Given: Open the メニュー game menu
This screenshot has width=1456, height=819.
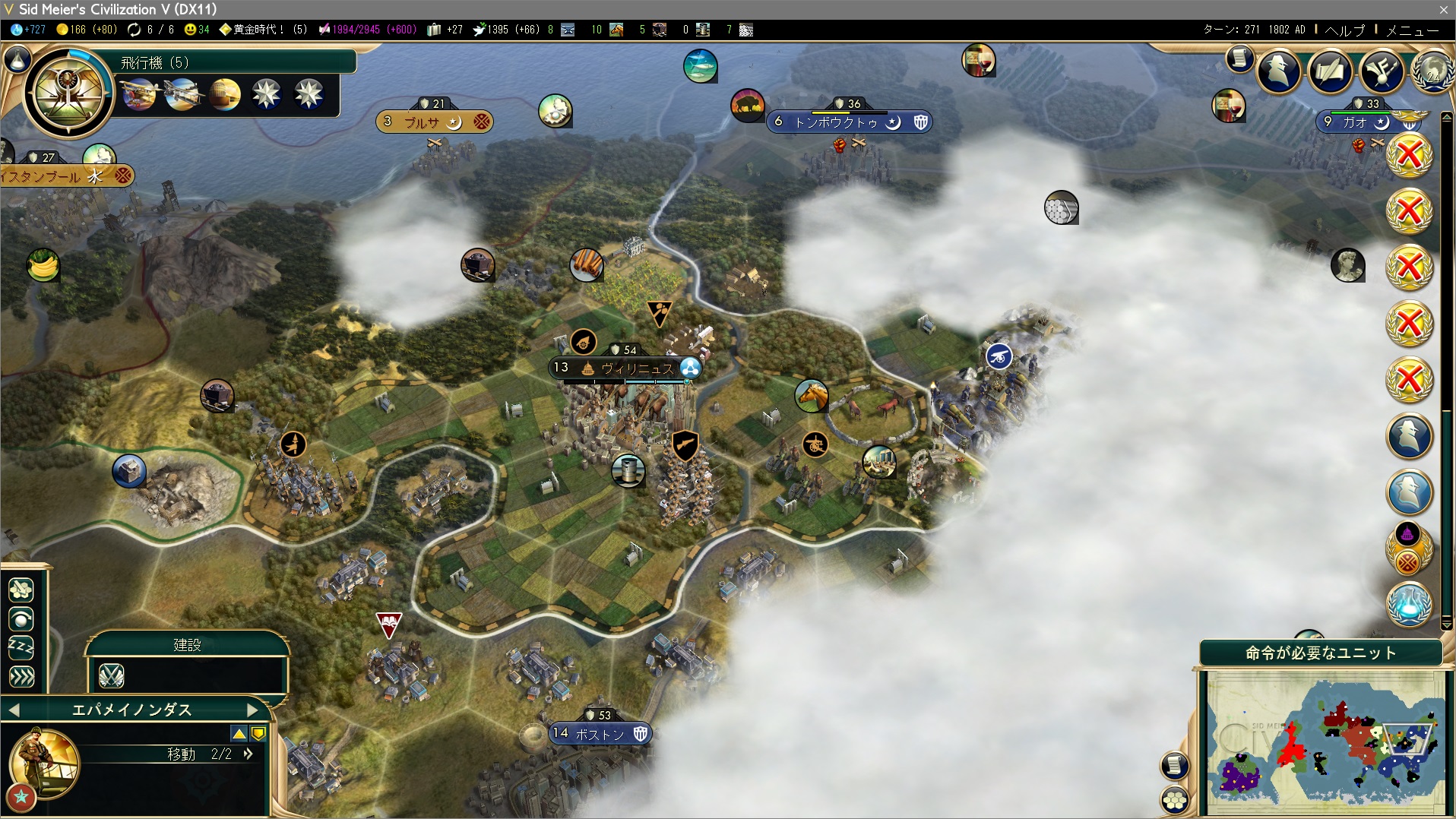Looking at the screenshot, I should 1412,30.
